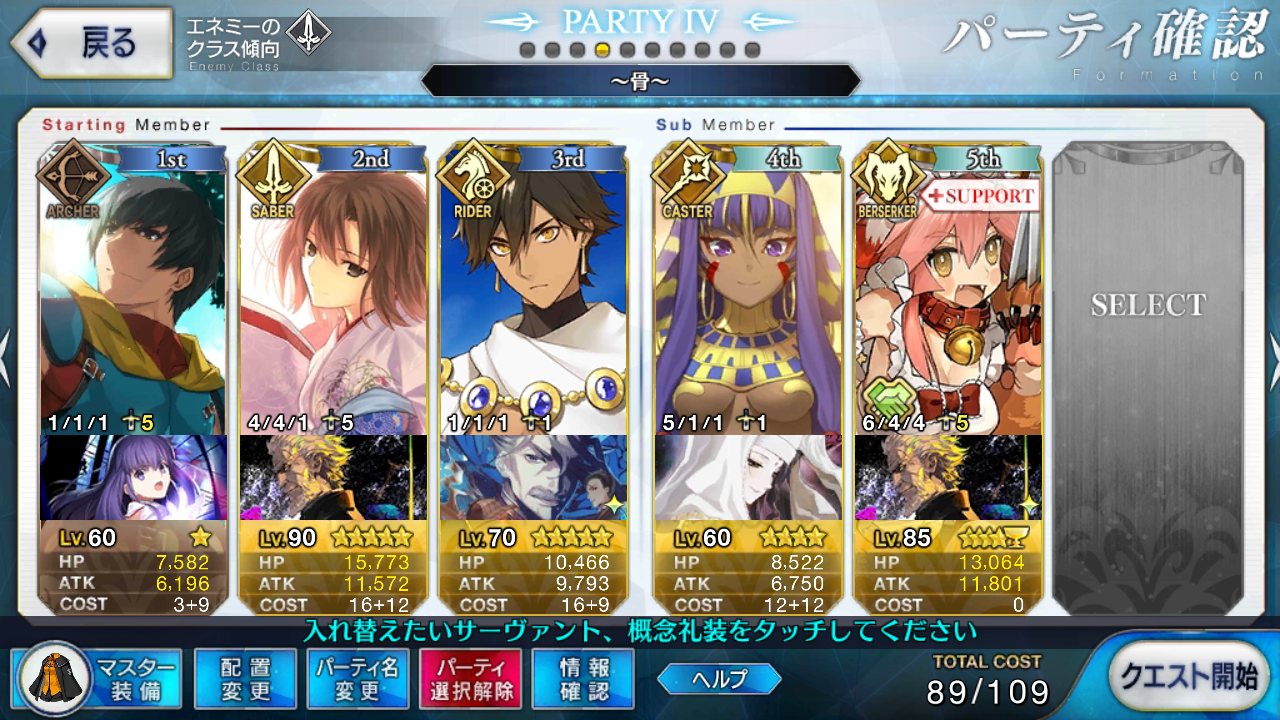Screen dimensions: 1280x720
Task: Select the 1st slot Archer servant card
Action: [x=134, y=290]
